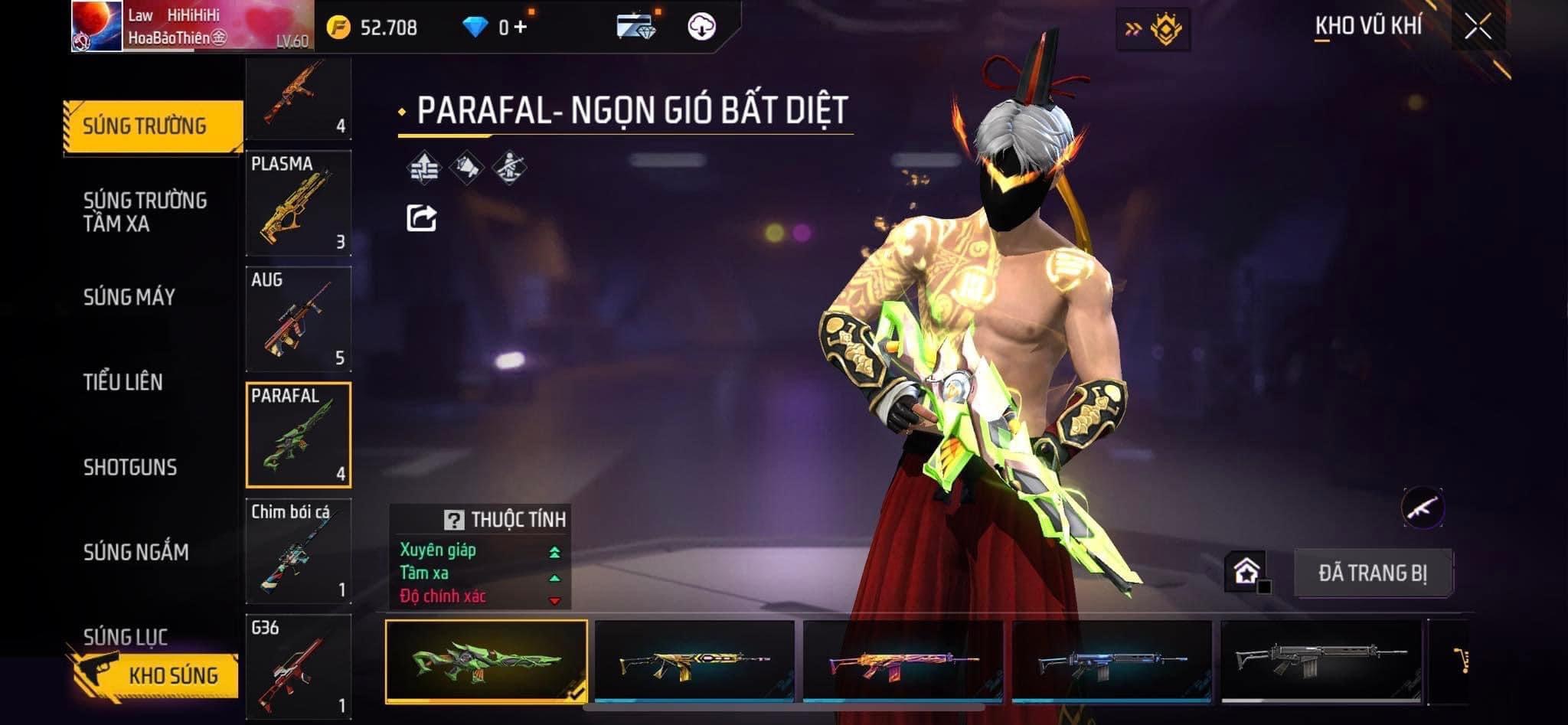This screenshot has height=725, width=1568.
Task: Open the player profile banner
Action: pos(191,28)
